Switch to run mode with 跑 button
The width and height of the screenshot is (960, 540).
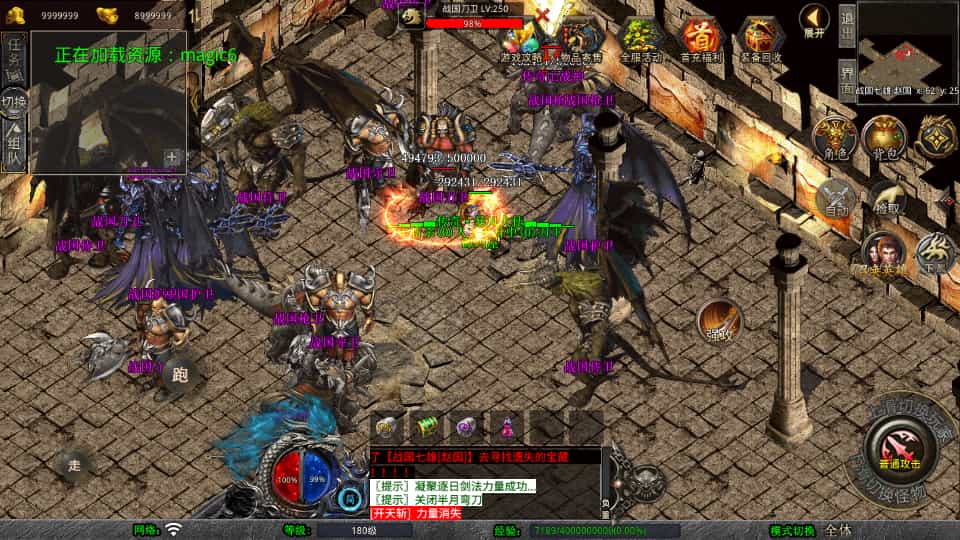pos(181,375)
